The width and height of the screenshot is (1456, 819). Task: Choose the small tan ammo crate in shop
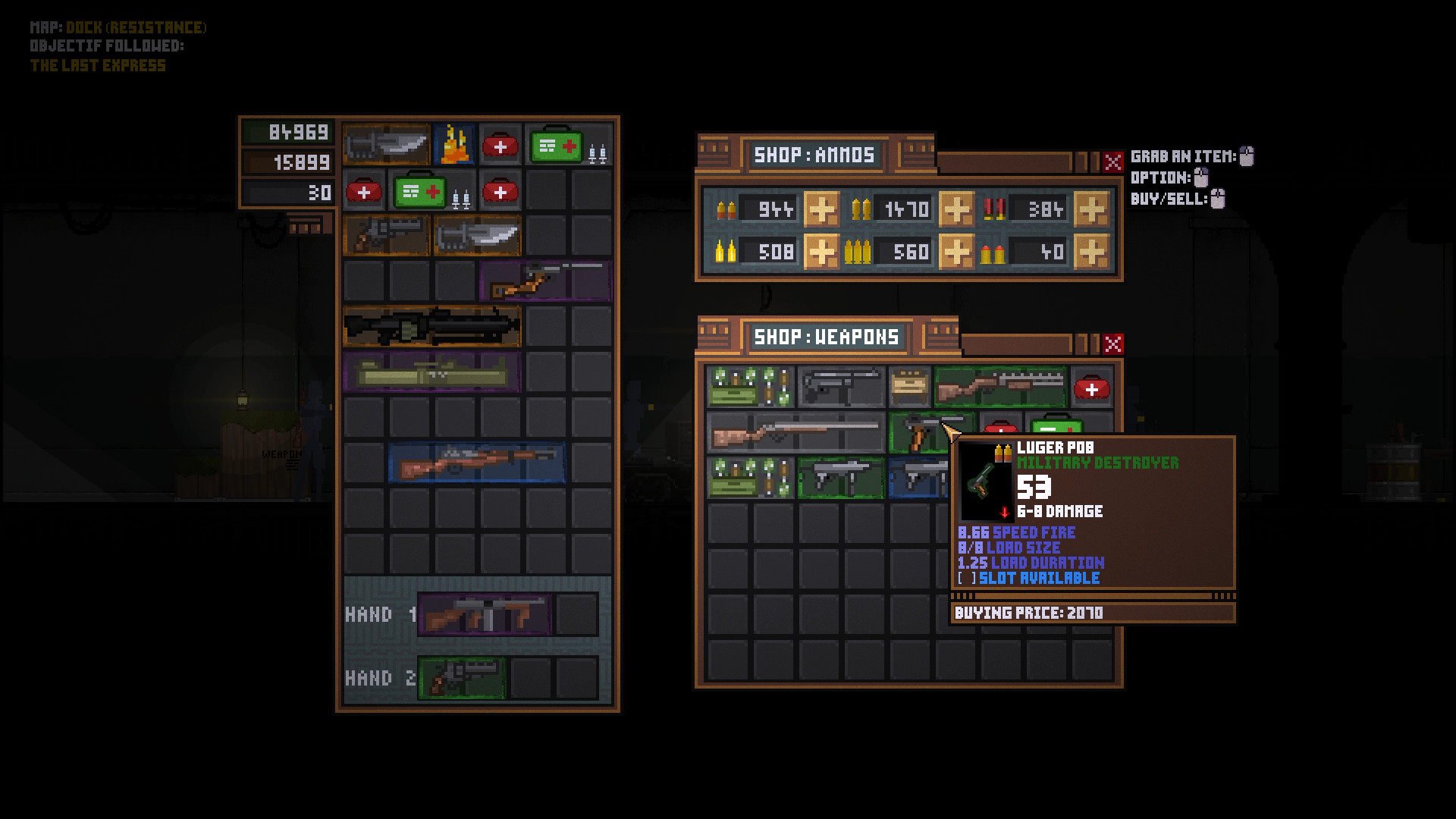point(909,388)
